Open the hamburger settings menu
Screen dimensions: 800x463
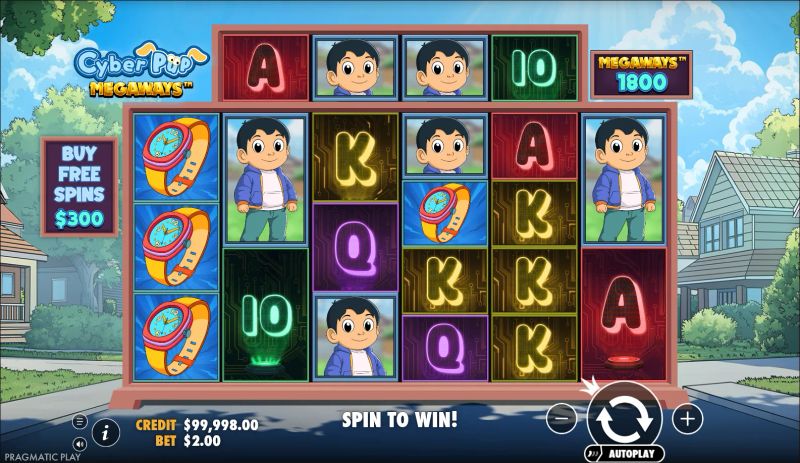80,421
